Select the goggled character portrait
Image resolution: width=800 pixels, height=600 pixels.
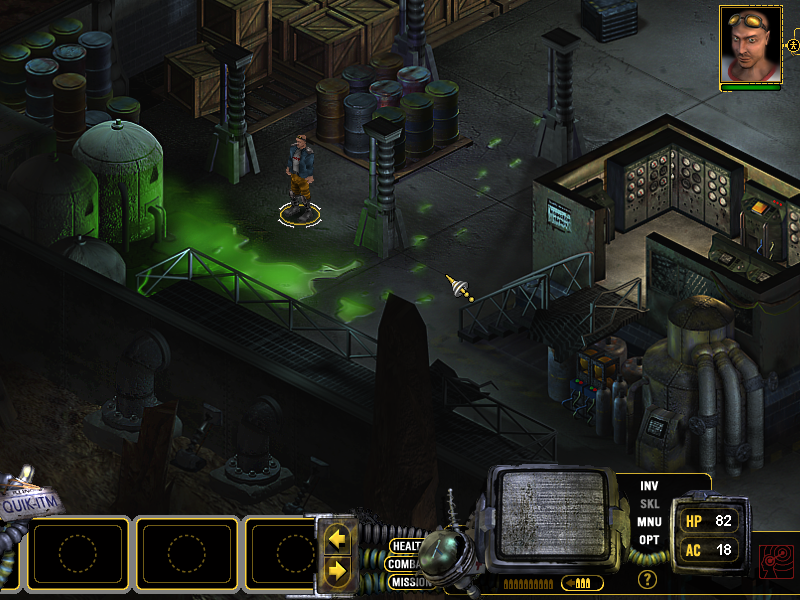click(750, 45)
